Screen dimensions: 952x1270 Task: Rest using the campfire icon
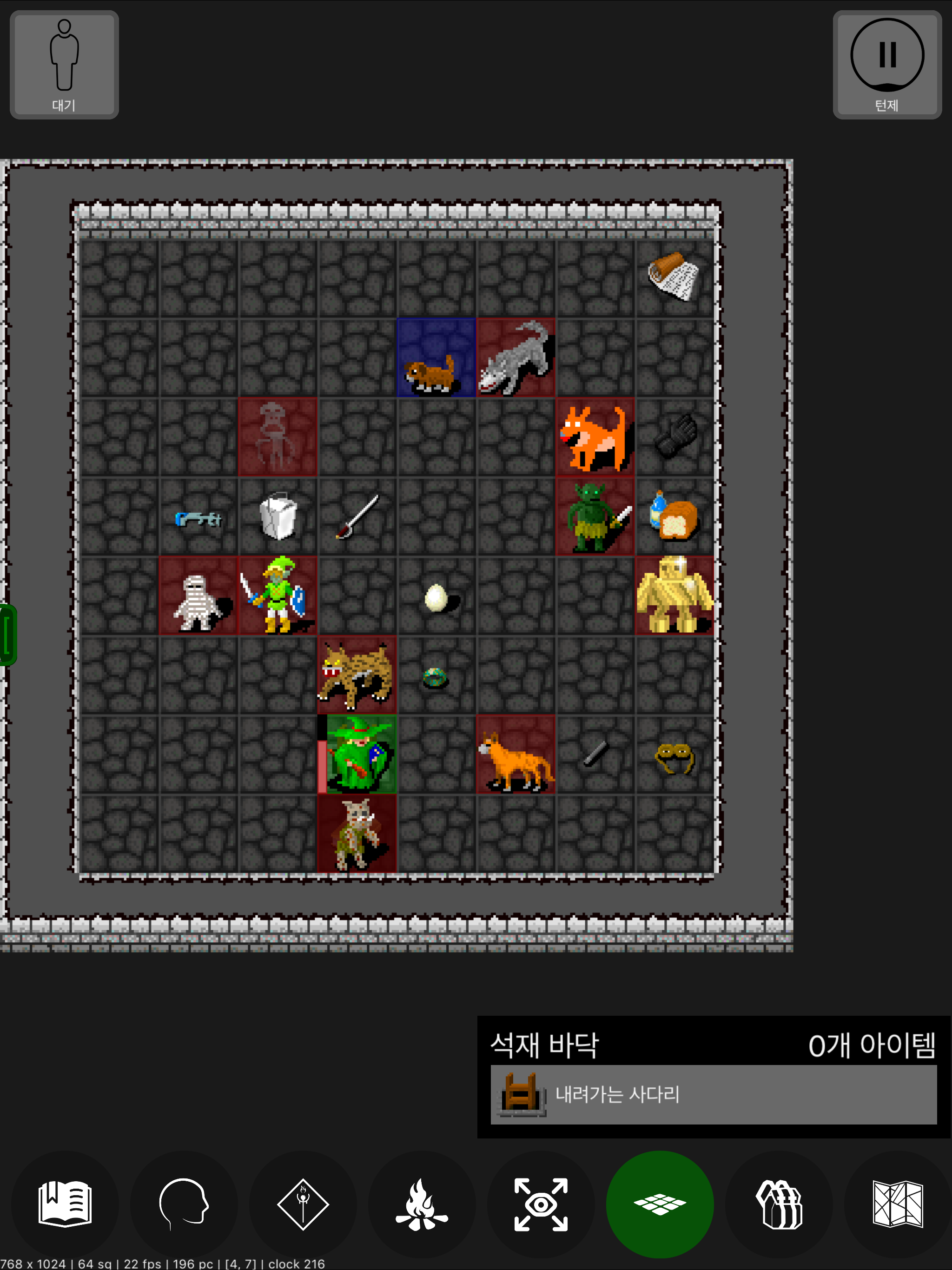[x=422, y=1204]
